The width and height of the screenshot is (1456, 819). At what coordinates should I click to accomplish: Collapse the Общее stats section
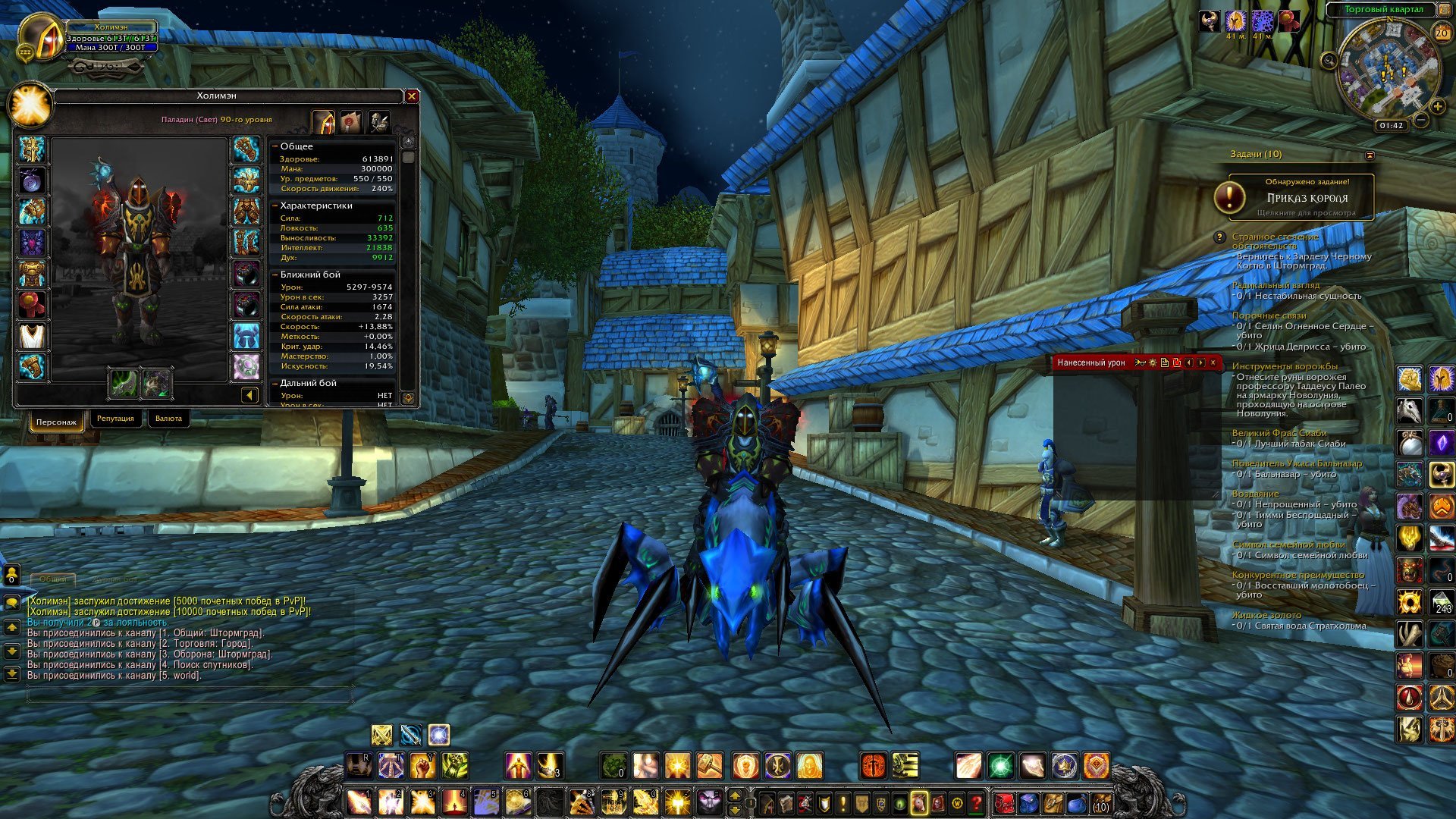click(x=275, y=146)
